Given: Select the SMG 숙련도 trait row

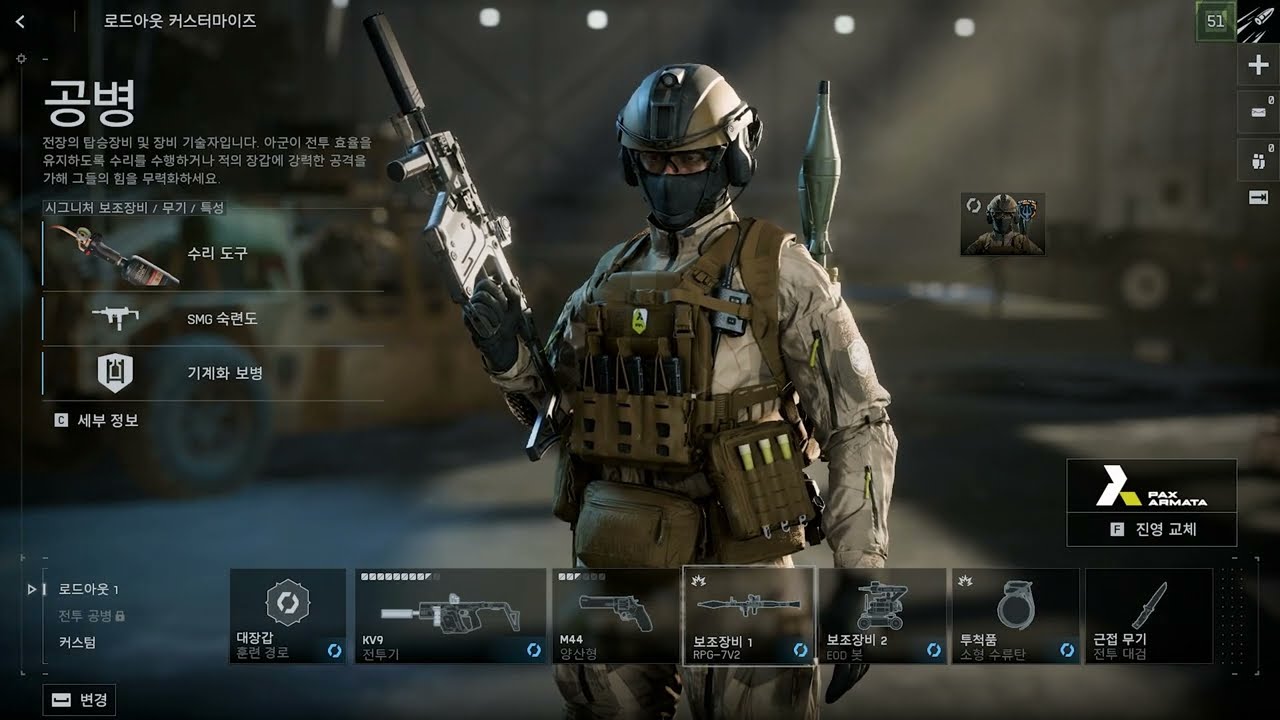Looking at the screenshot, I should pyautogui.click(x=212, y=319).
